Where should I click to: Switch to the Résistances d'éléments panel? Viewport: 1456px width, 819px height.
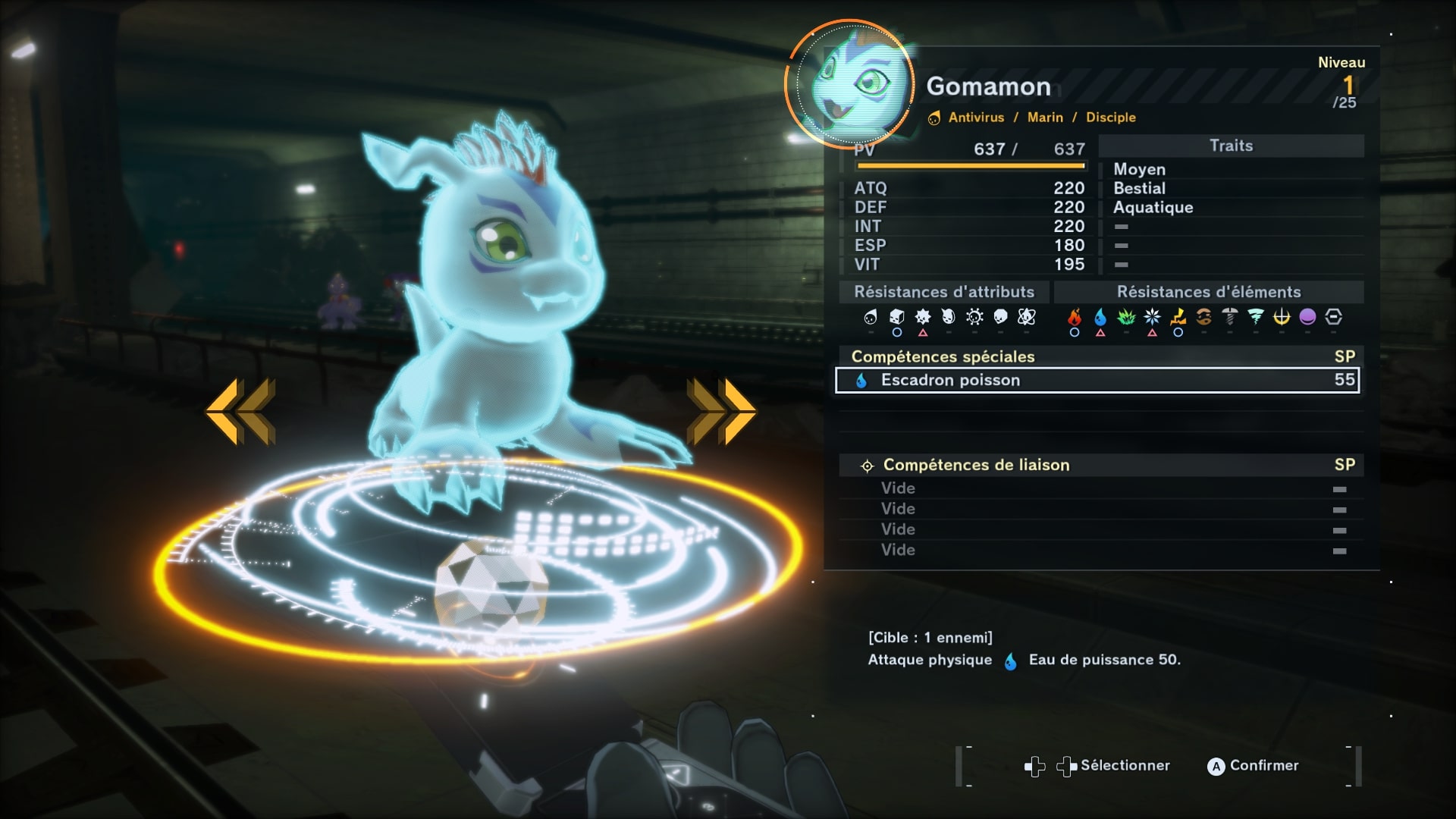pos(1208,291)
